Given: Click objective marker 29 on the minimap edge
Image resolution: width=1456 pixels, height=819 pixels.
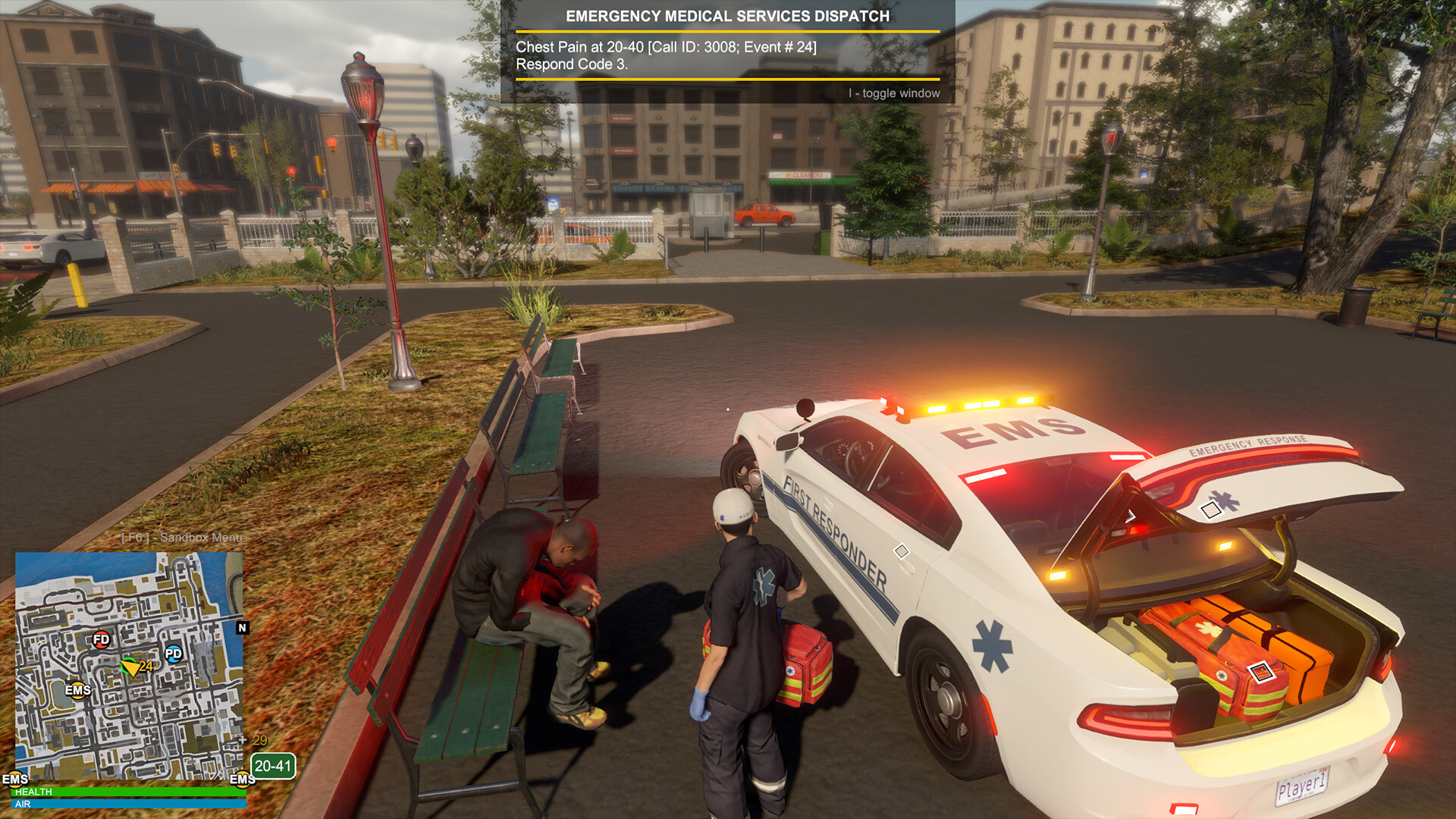Looking at the screenshot, I should click(x=259, y=741).
